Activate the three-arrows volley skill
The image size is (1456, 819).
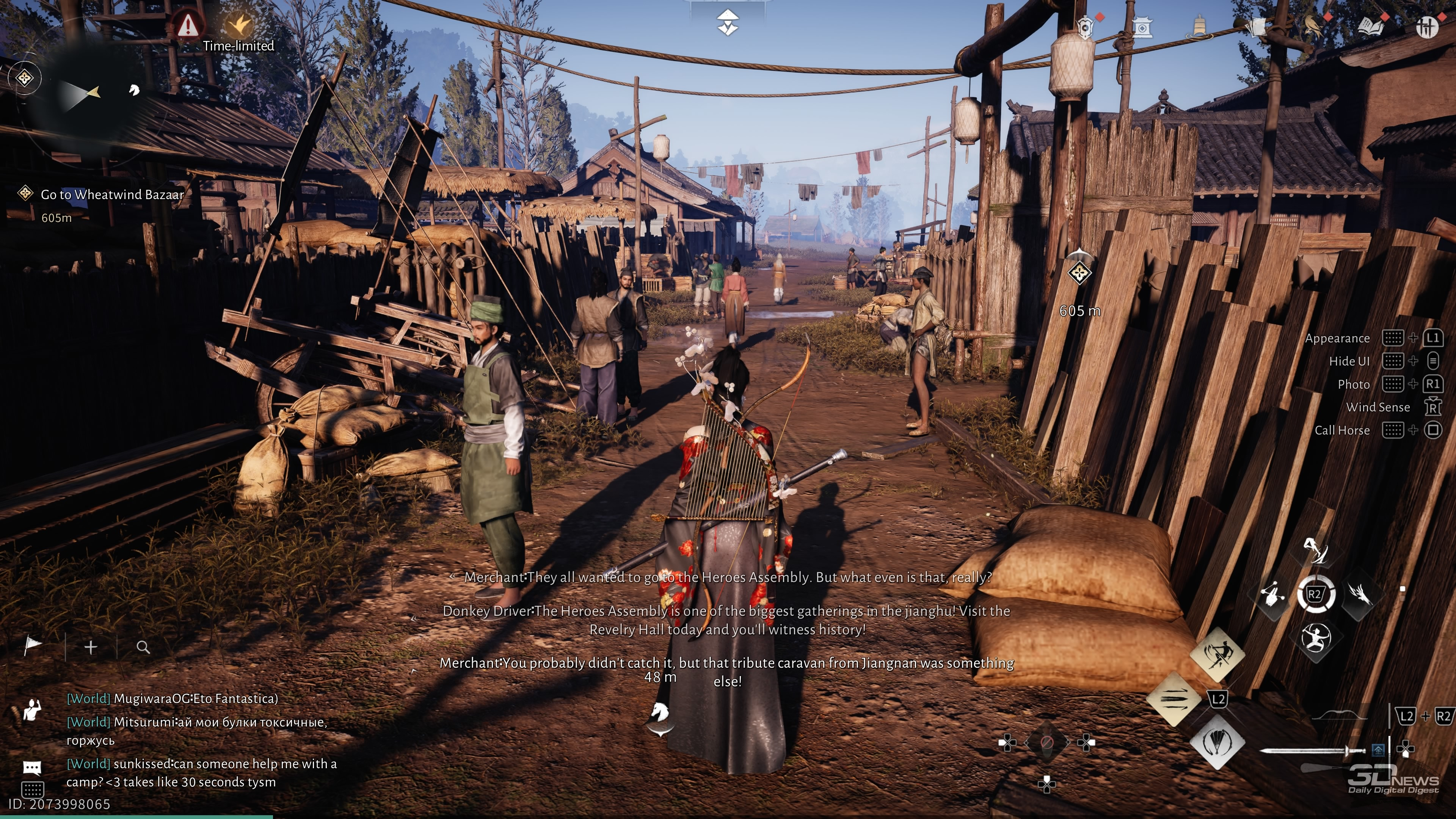1174,699
